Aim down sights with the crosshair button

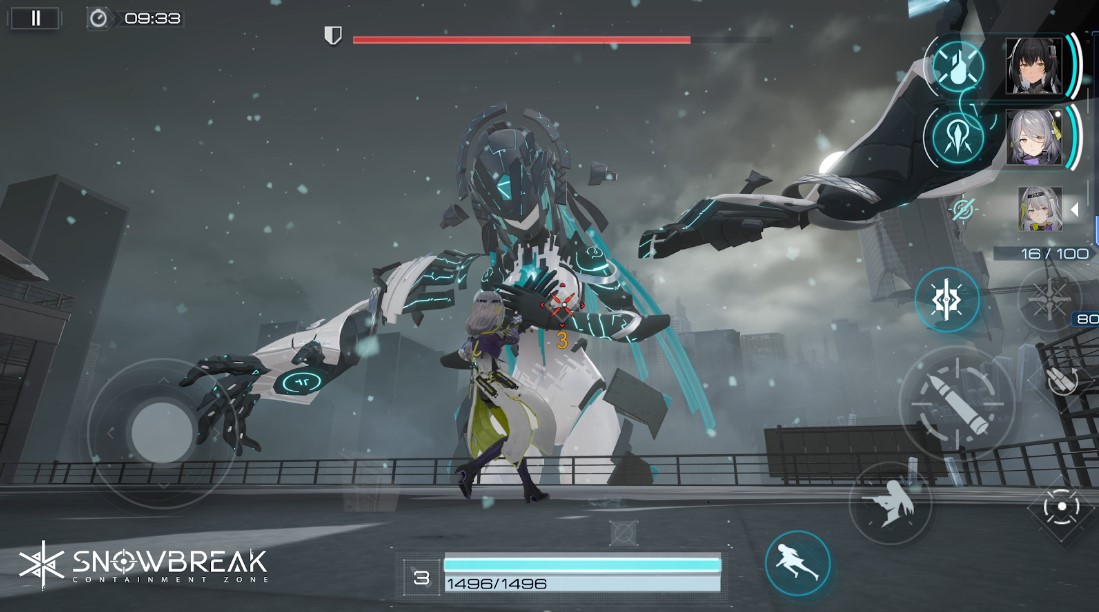point(1062,507)
